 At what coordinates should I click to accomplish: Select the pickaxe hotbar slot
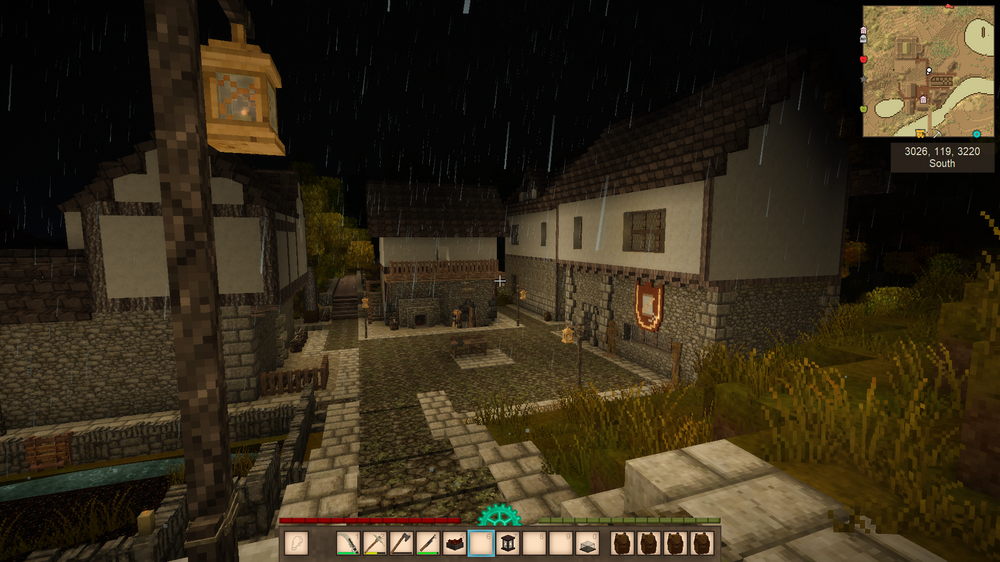[375, 544]
